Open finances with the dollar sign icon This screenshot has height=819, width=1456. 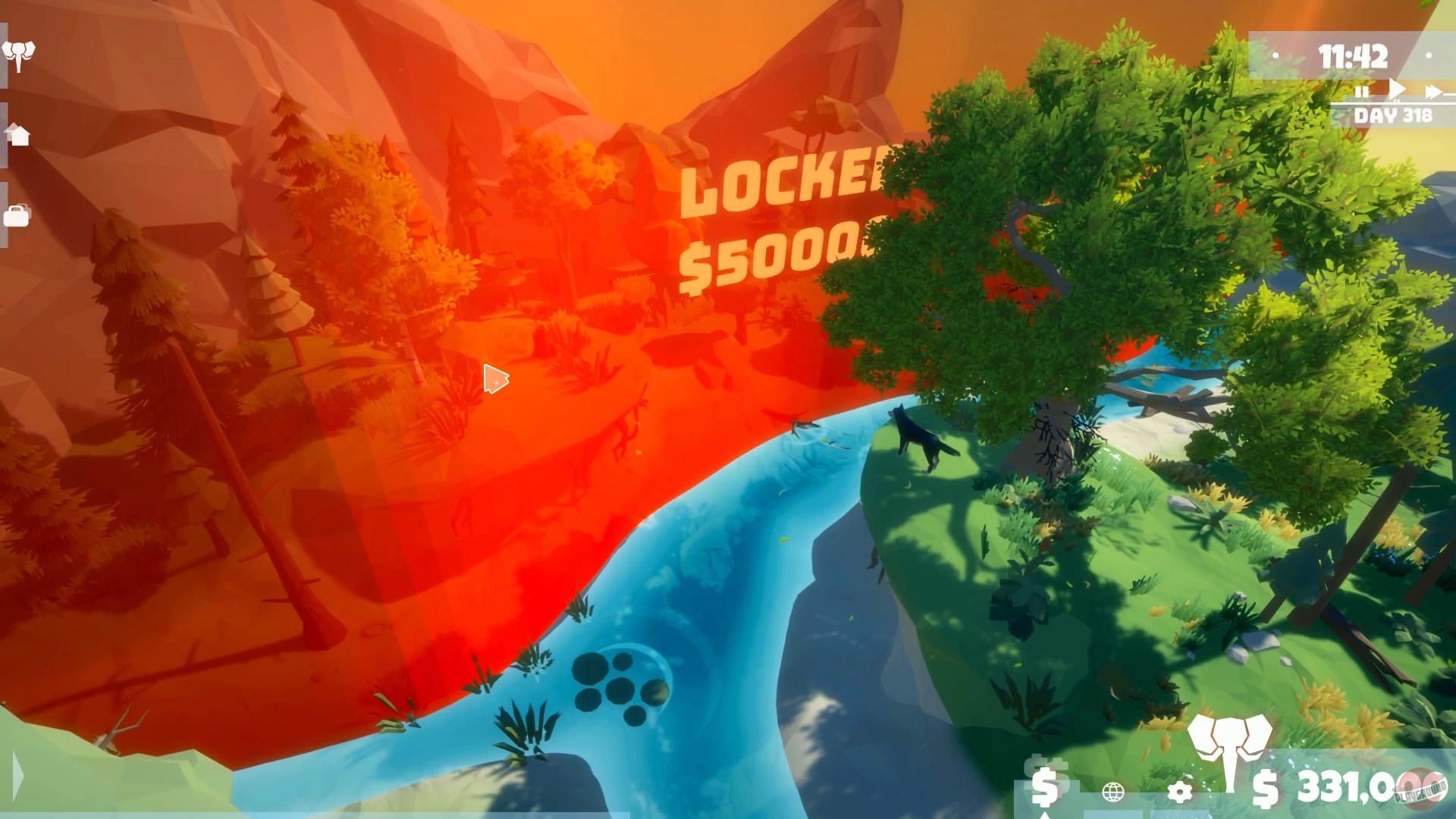(x=1045, y=789)
